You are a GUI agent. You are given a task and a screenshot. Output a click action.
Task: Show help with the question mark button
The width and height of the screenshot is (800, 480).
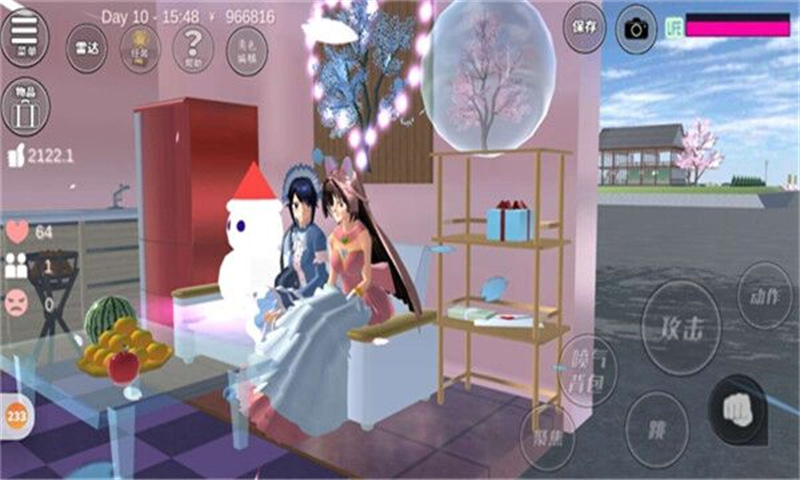coord(192,46)
